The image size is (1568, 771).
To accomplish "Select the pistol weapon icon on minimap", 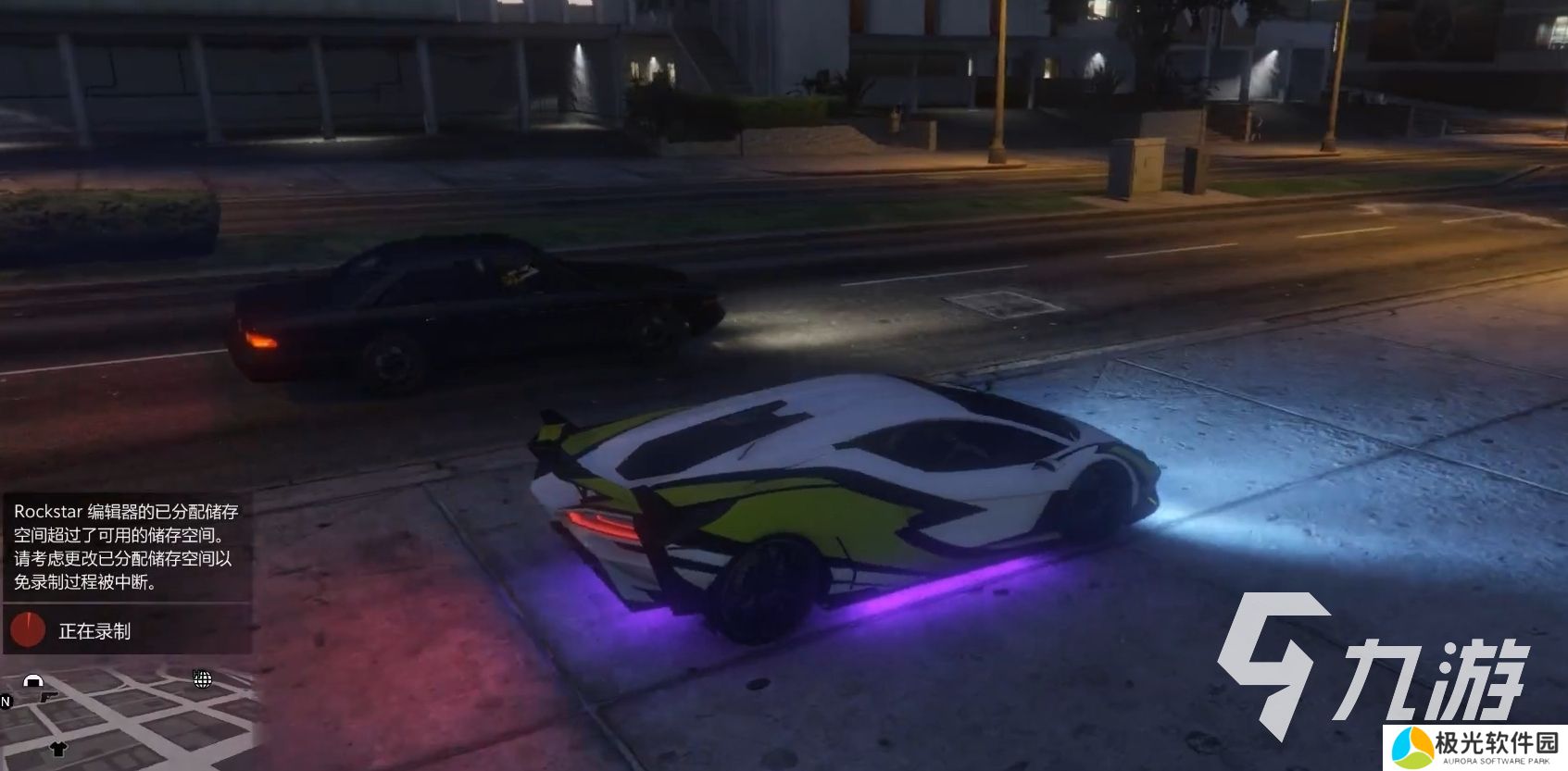I will coord(48,697).
